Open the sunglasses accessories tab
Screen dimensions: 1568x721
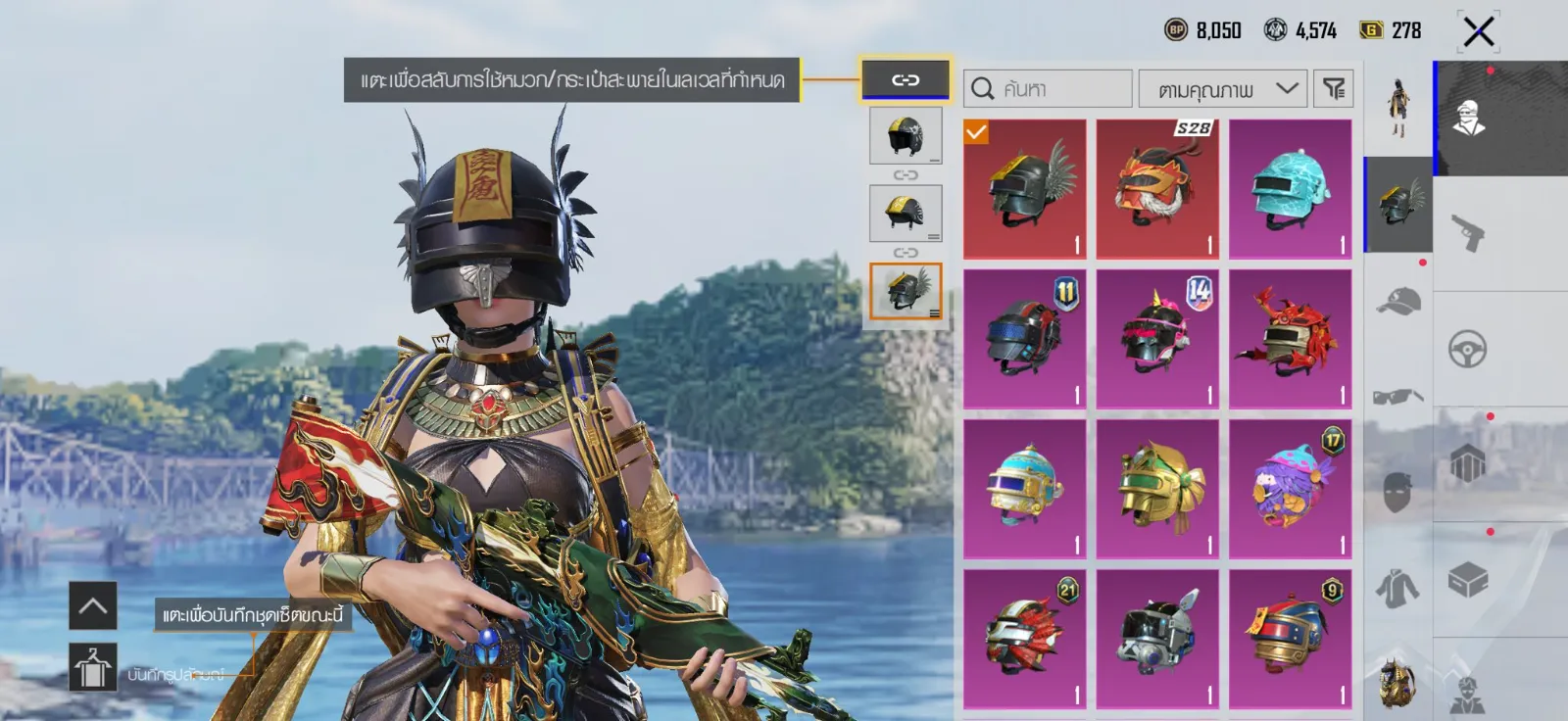click(x=1398, y=396)
